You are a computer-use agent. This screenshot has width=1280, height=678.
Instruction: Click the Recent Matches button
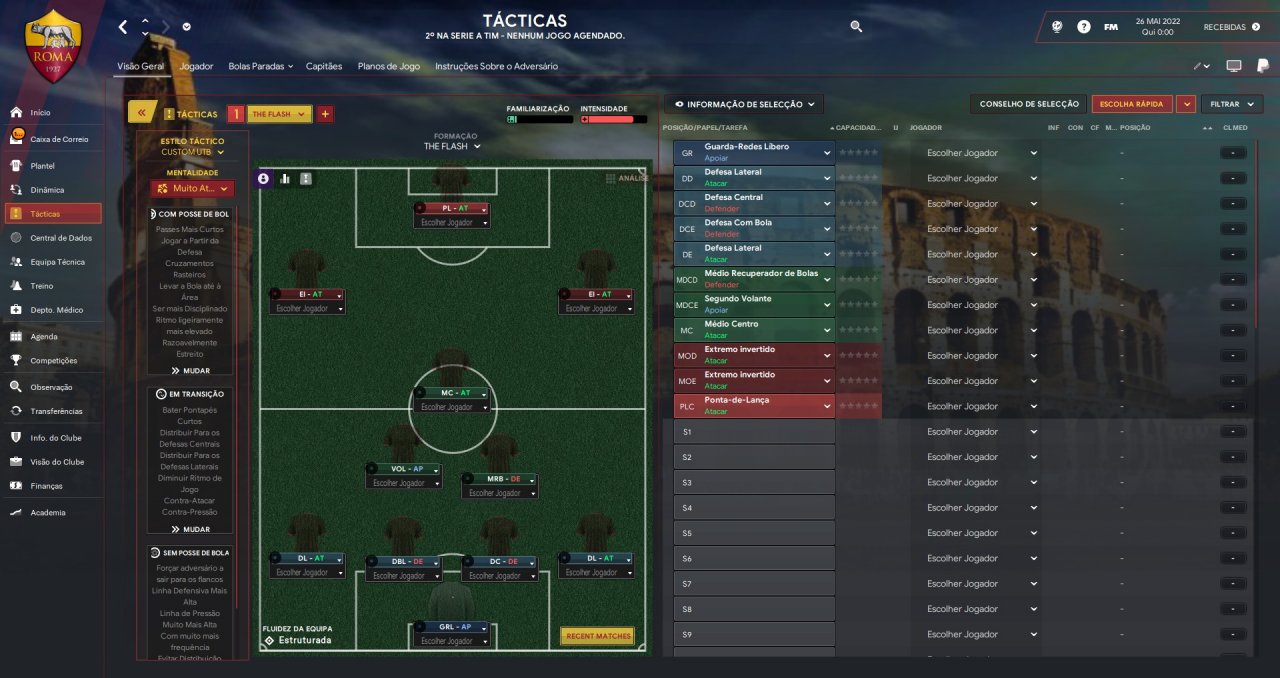pyautogui.click(x=598, y=636)
